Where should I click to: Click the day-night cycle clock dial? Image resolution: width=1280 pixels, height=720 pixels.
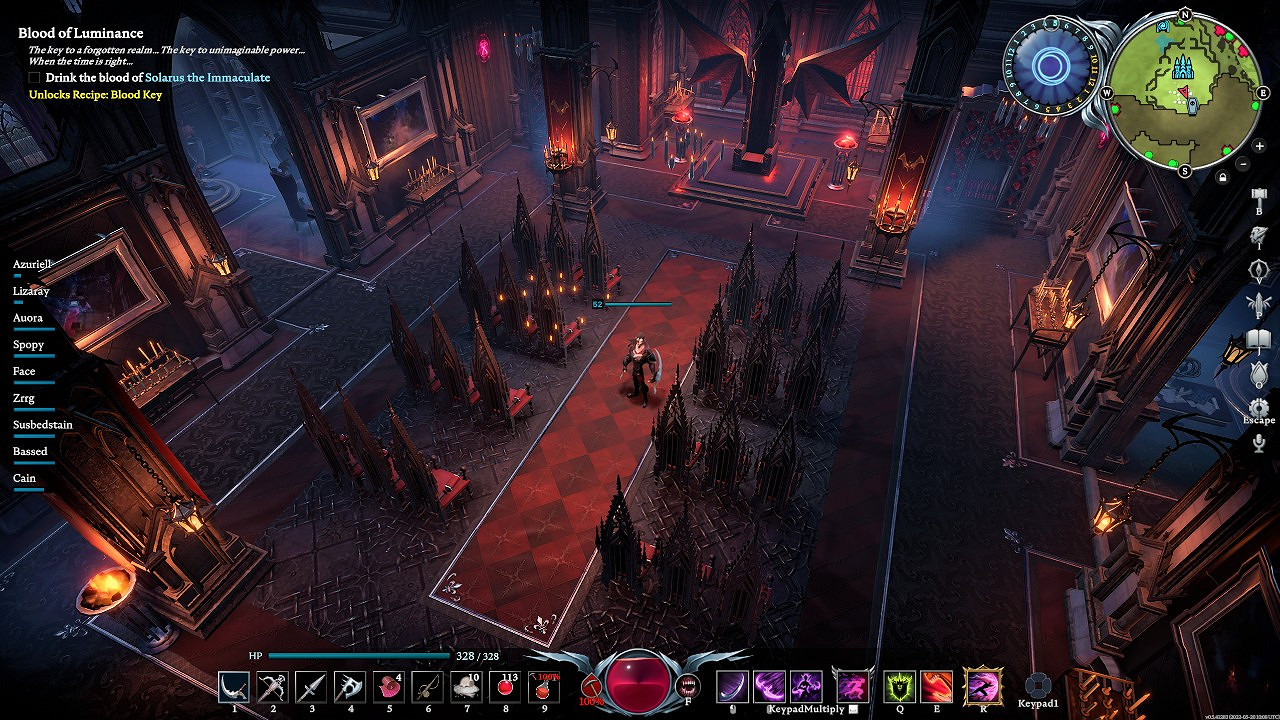[x=1051, y=67]
